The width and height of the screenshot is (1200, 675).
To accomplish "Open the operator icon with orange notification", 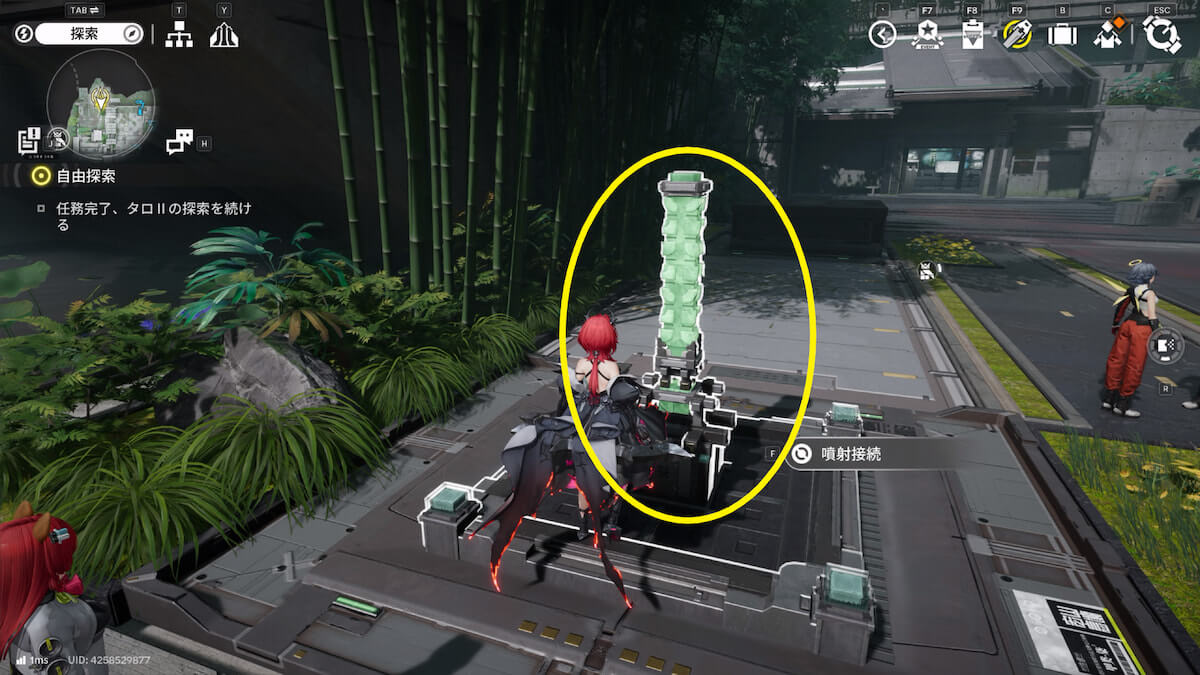I will [x=1107, y=35].
